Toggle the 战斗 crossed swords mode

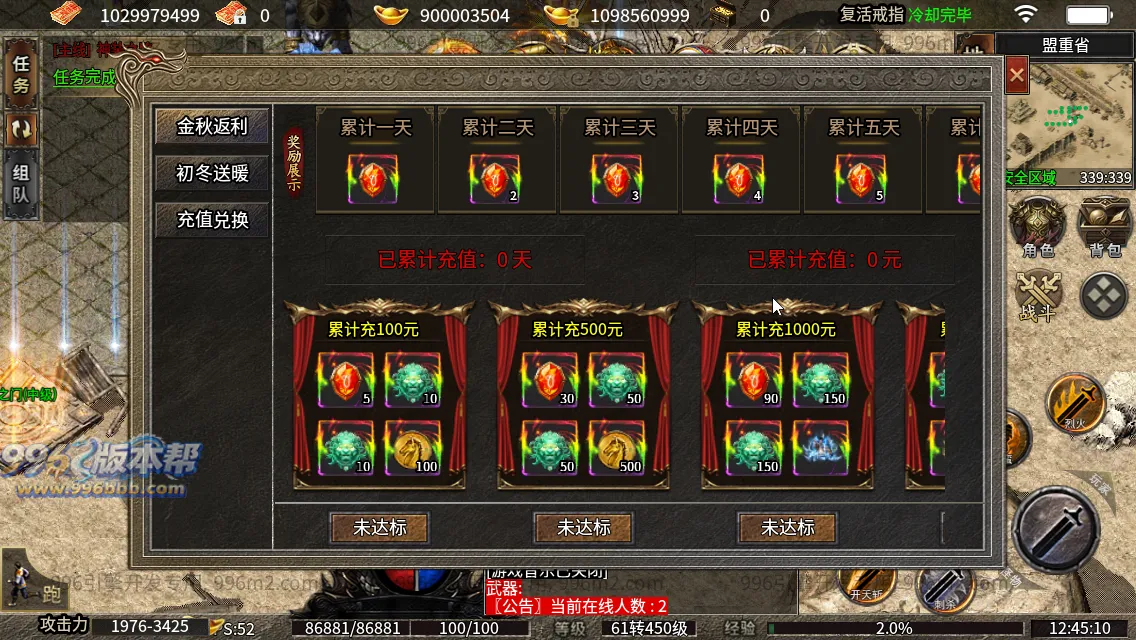point(1037,295)
